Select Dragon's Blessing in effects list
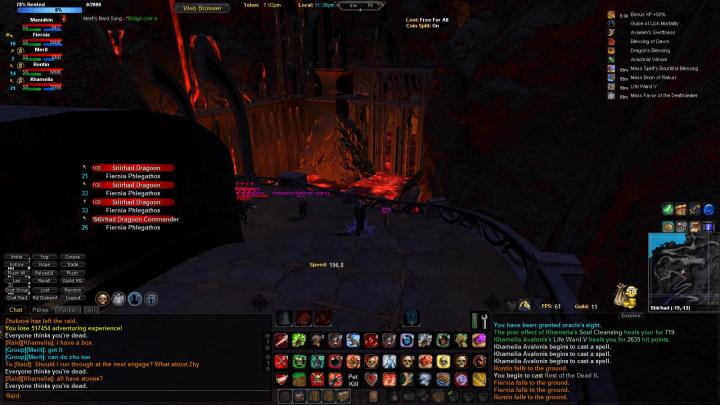The width and height of the screenshot is (720, 405). 650,50
